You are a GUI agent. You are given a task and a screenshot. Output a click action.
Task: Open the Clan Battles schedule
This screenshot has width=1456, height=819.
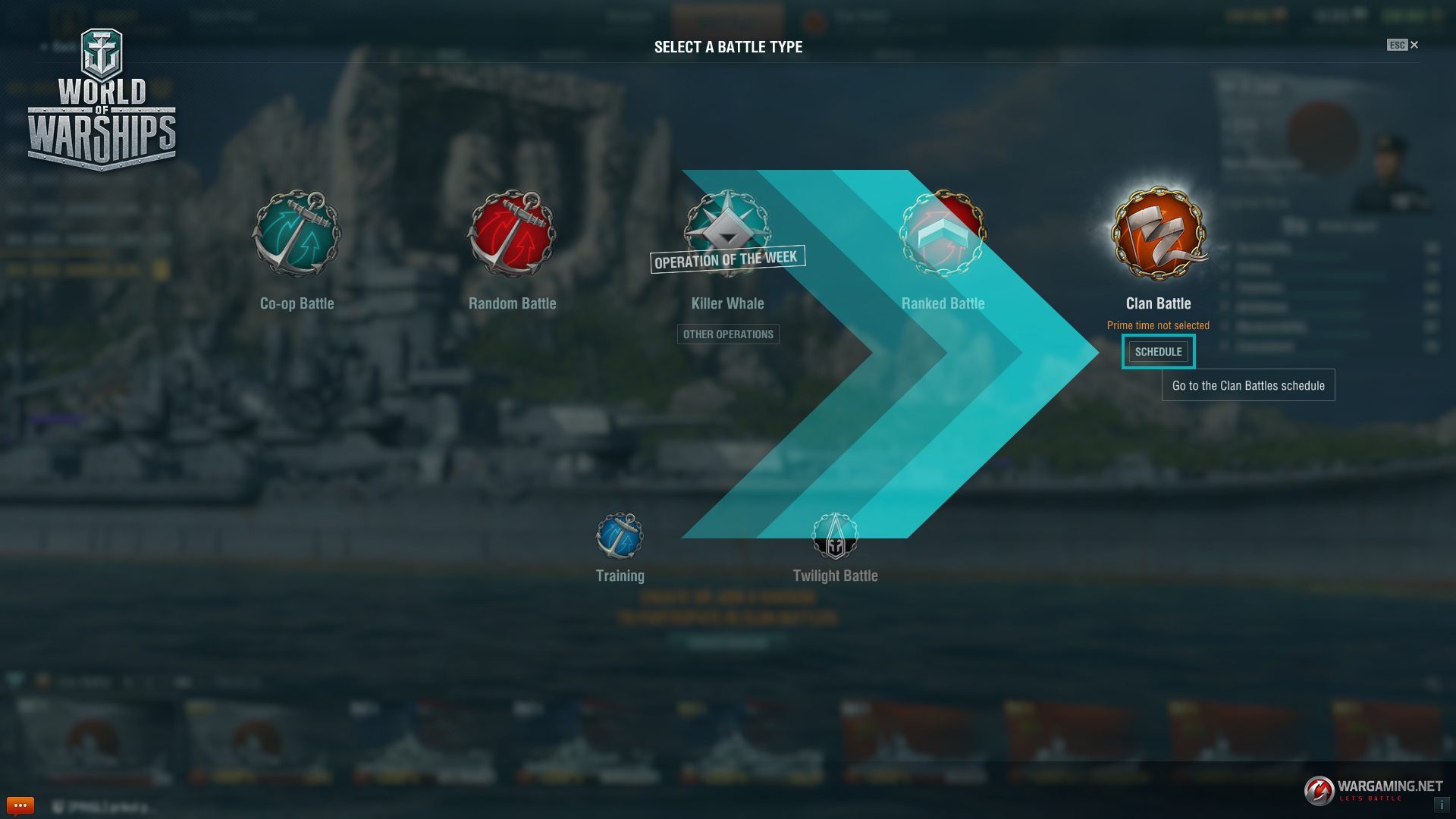1158,352
